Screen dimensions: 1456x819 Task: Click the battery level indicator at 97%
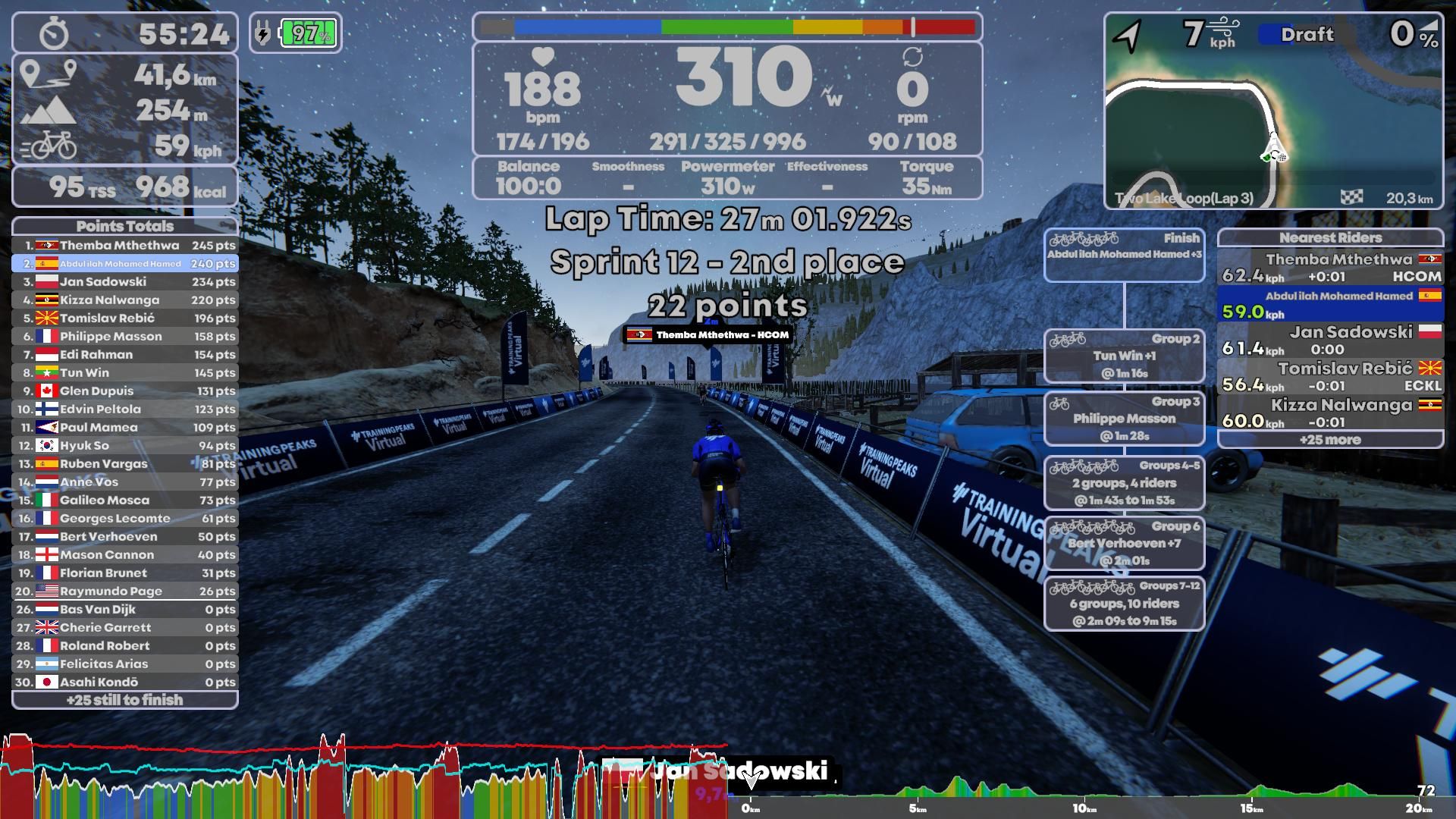pos(306,33)
